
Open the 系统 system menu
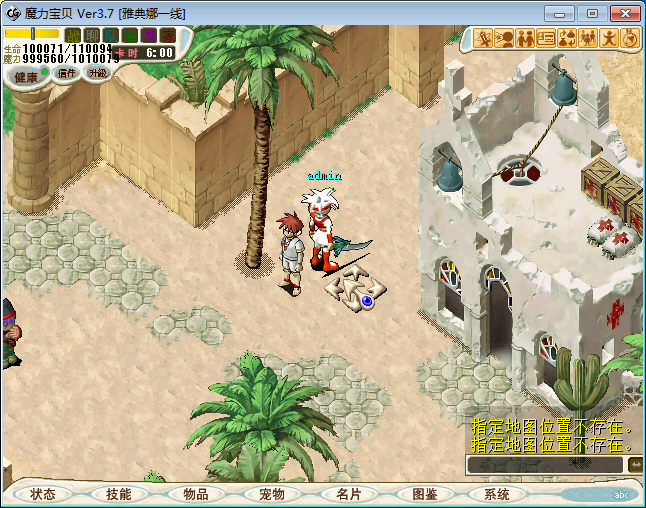(x=497, y=494)
